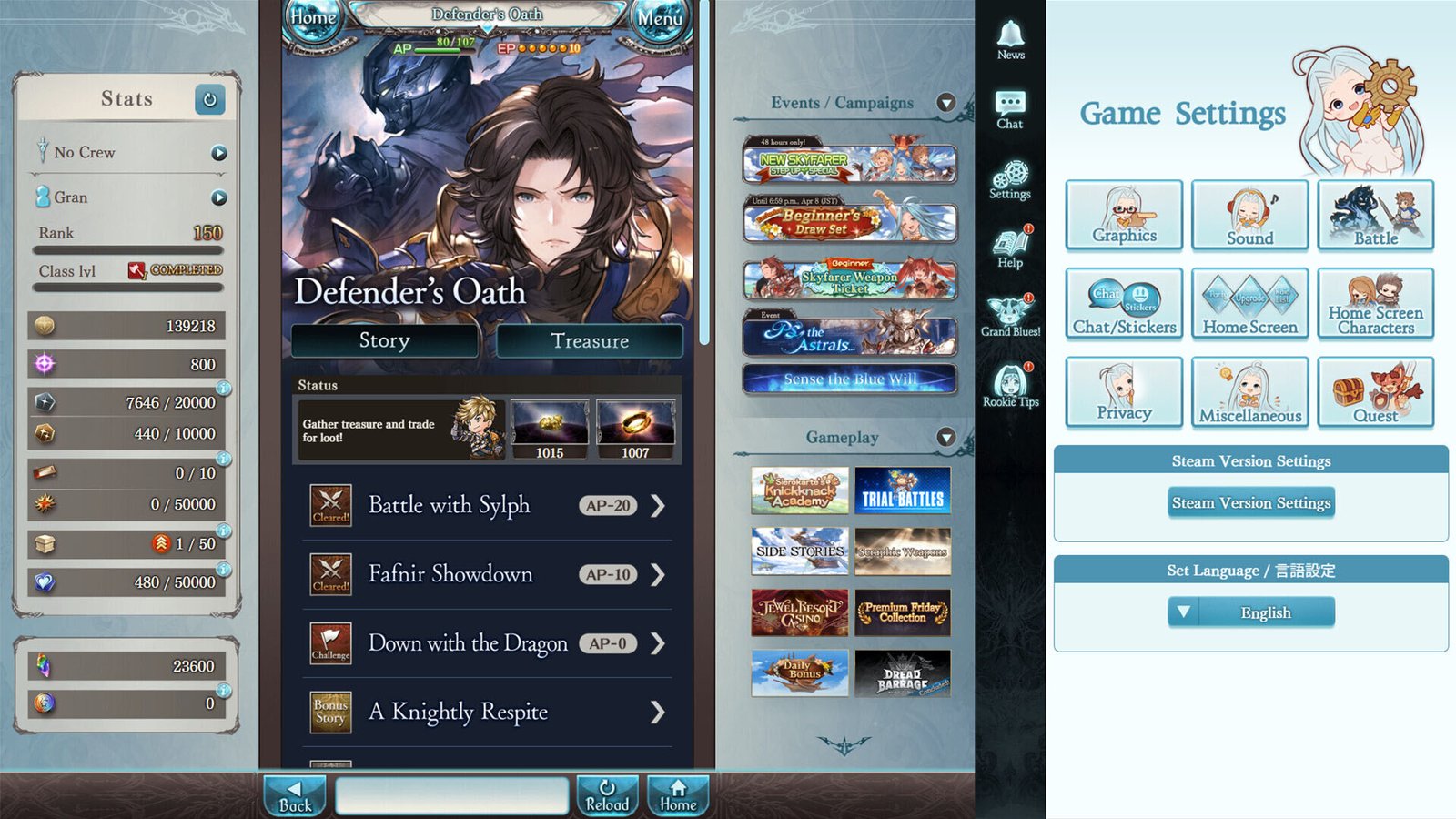Open Quest settings via the treasure chest icon
The width and height of the screenshot is (1456, 819).
pos(1376,393)
